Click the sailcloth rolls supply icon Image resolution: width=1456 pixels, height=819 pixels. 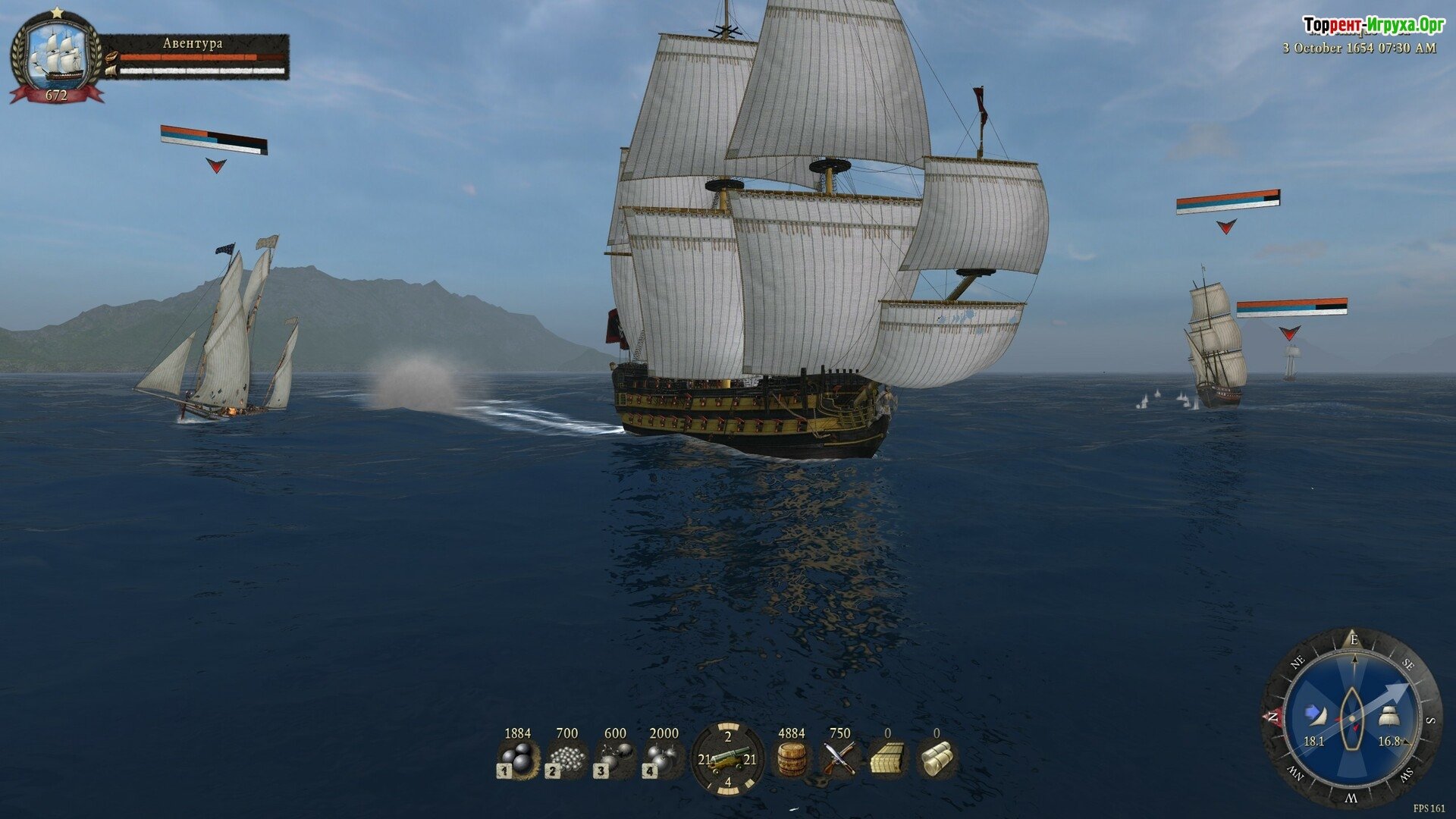click(x=937, y=758)
